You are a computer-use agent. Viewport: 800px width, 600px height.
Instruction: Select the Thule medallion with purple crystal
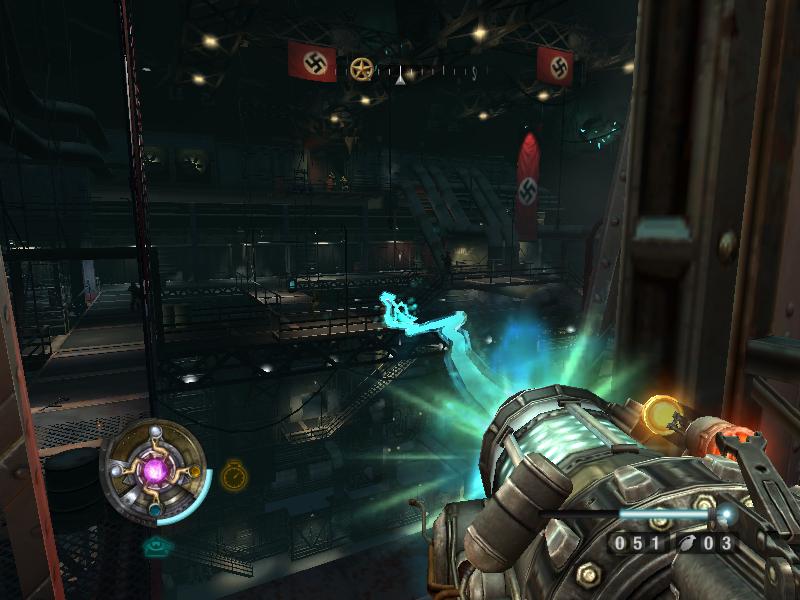coord(156,469)
